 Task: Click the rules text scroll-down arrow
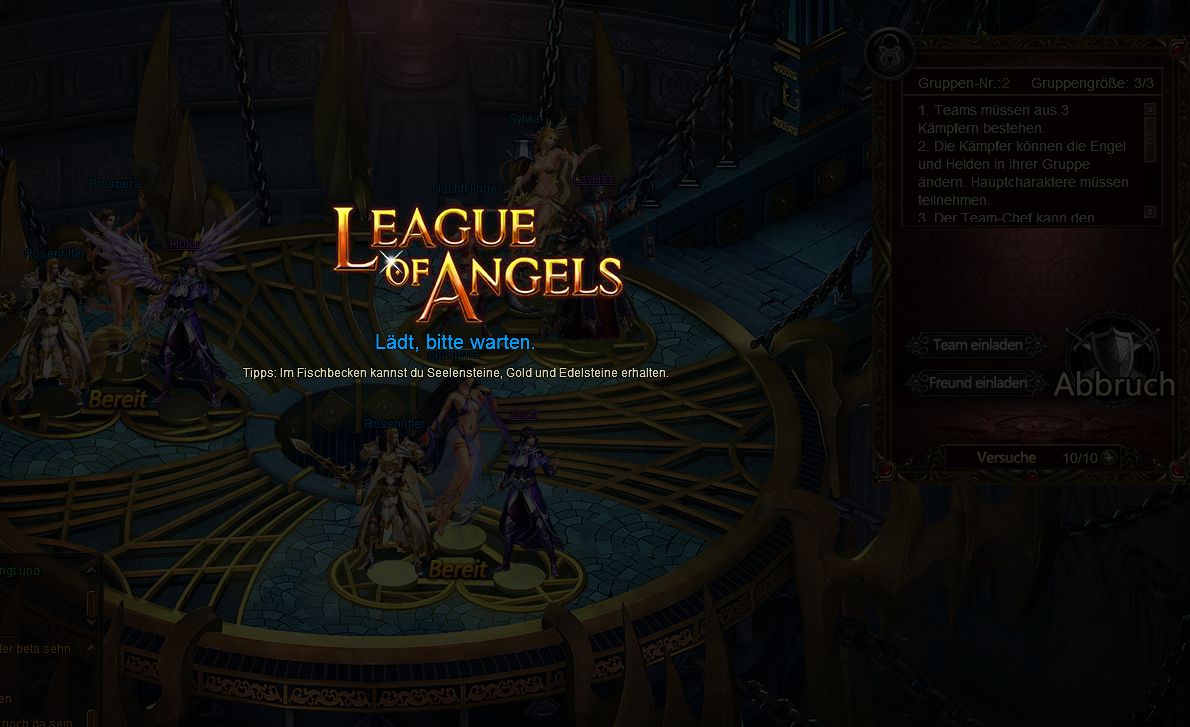coord(1150,212)
